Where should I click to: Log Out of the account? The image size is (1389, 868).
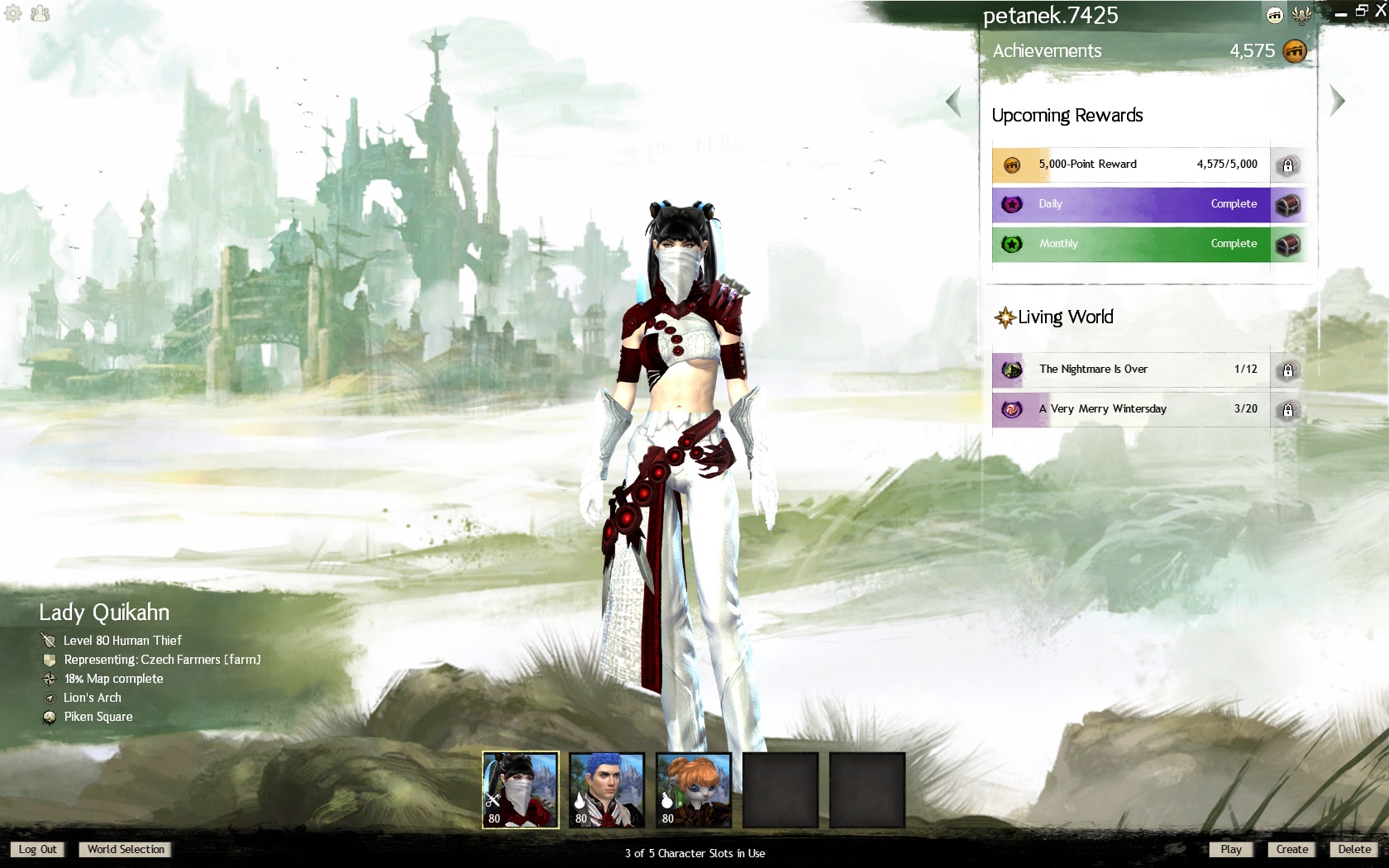tap(37, 849)
